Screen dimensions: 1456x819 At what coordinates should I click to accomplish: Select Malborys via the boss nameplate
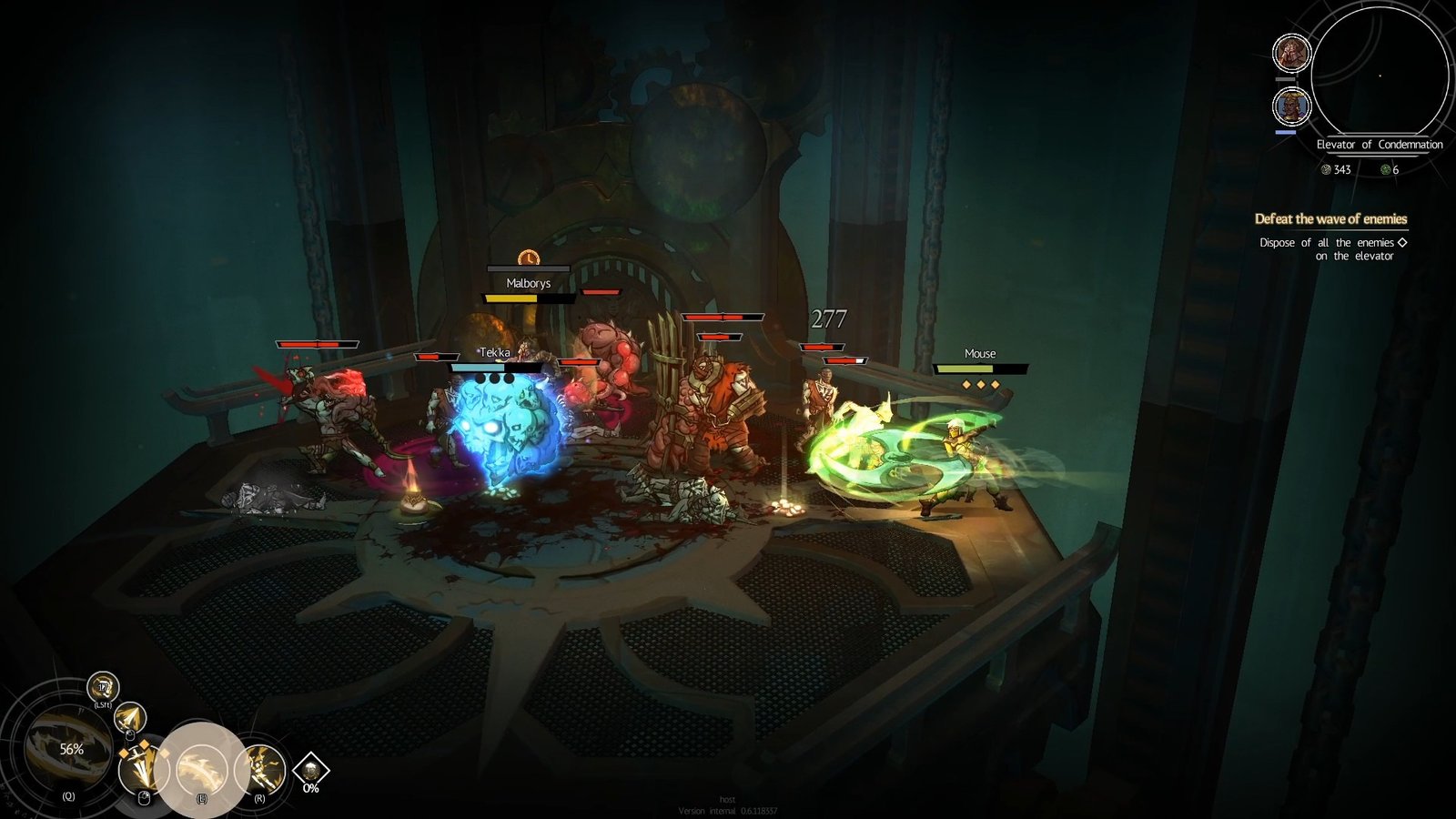(530, 282)
